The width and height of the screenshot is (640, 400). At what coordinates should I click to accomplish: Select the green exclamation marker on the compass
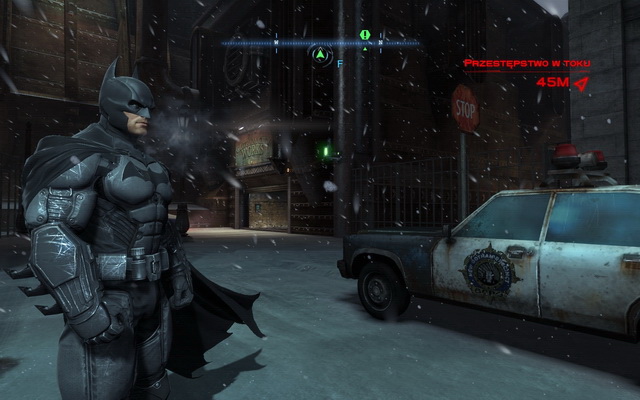coord(365,35)
